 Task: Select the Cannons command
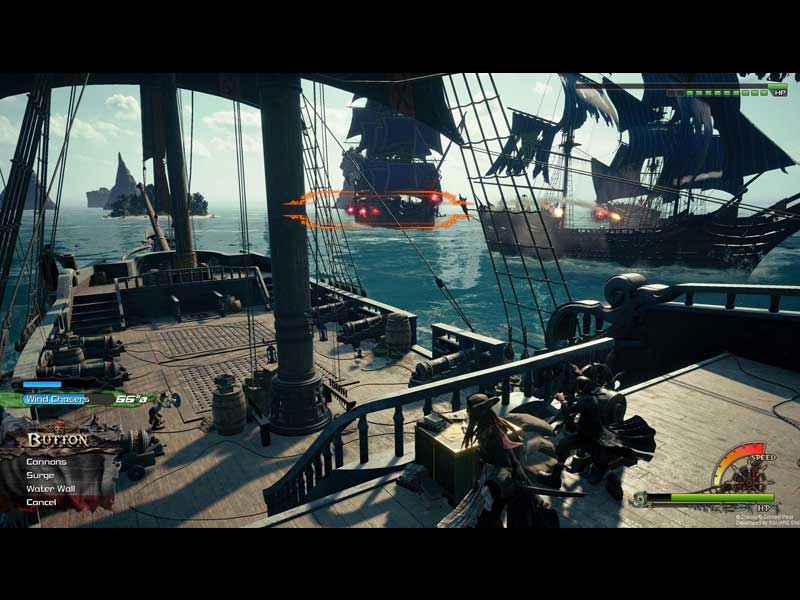pos(47,462)
